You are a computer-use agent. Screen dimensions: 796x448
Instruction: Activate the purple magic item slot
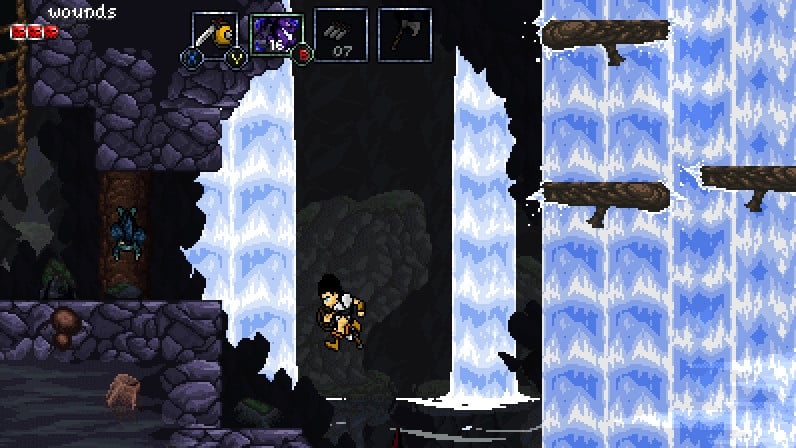[276, 35]
